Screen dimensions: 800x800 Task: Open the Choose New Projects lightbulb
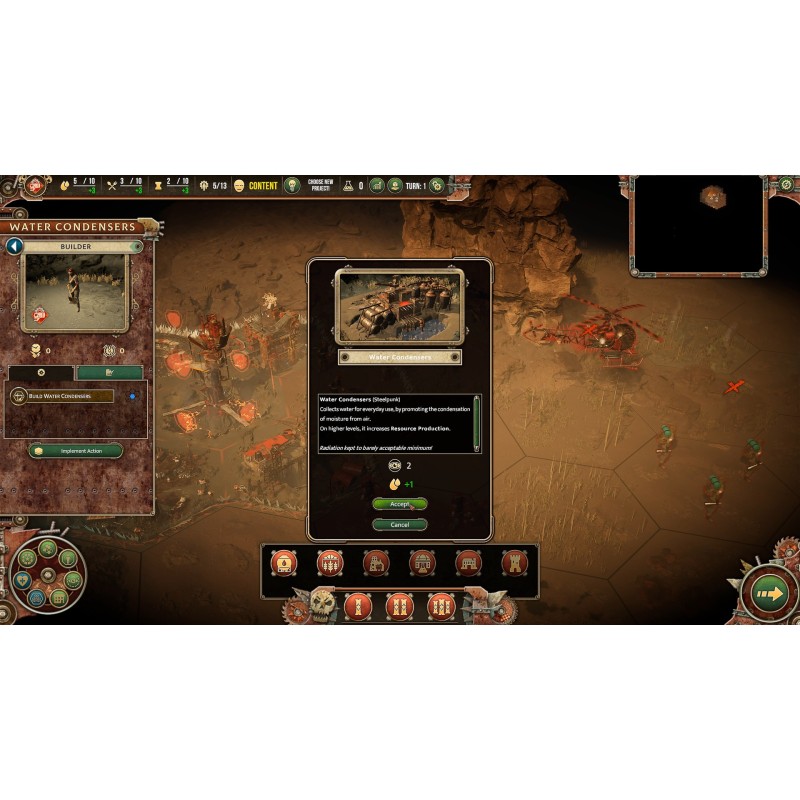[x=292, y=186]
